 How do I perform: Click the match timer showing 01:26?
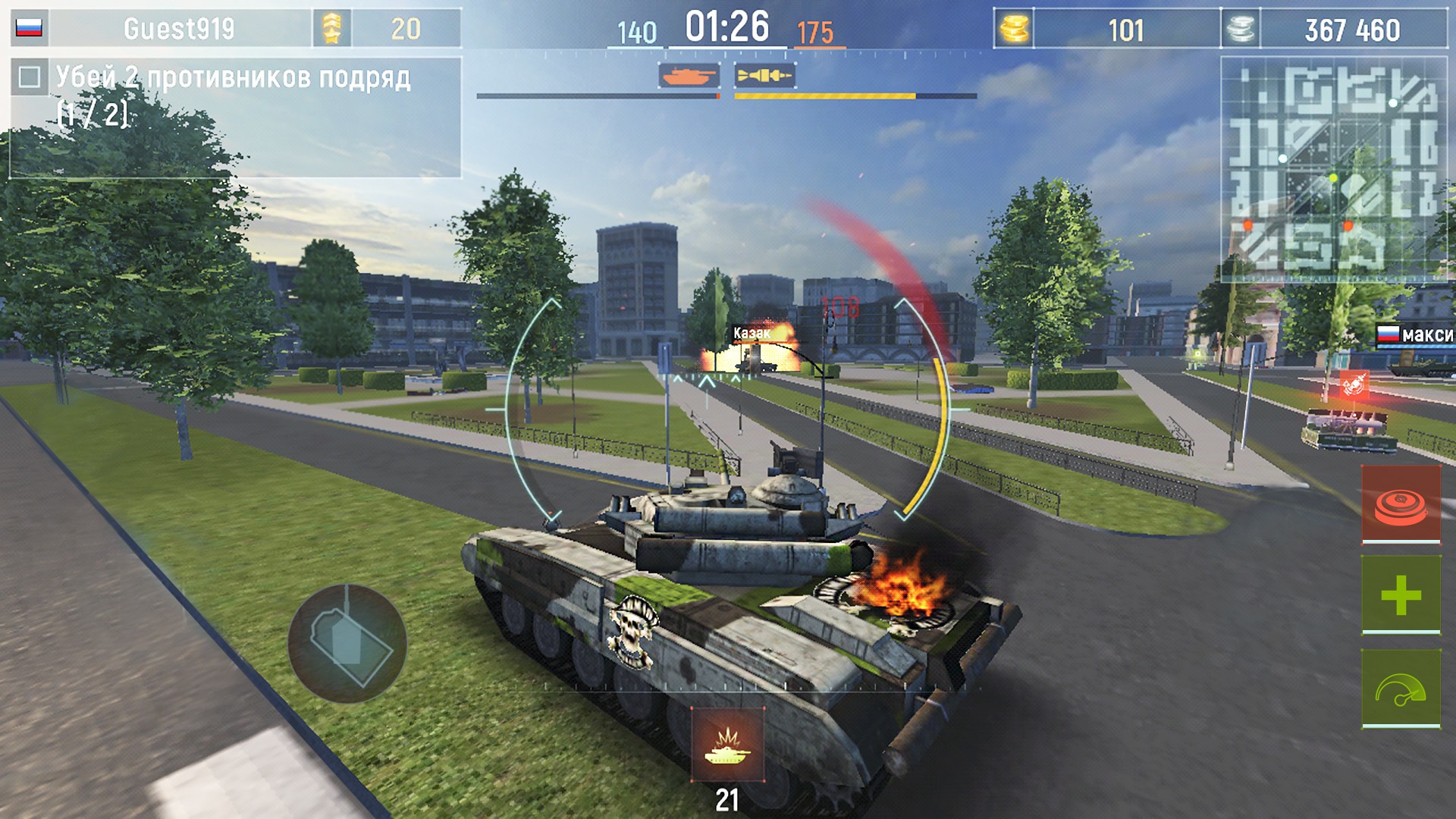coord(726,25)
